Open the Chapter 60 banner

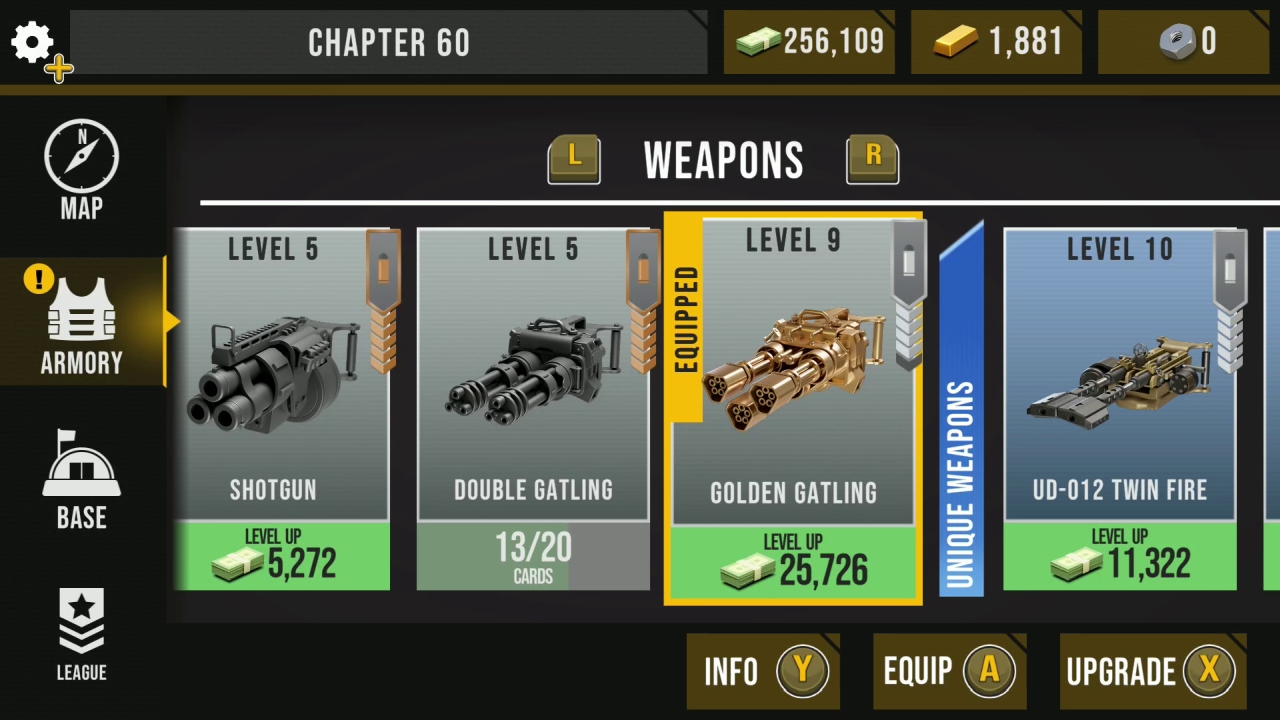[x=388, y=42]
